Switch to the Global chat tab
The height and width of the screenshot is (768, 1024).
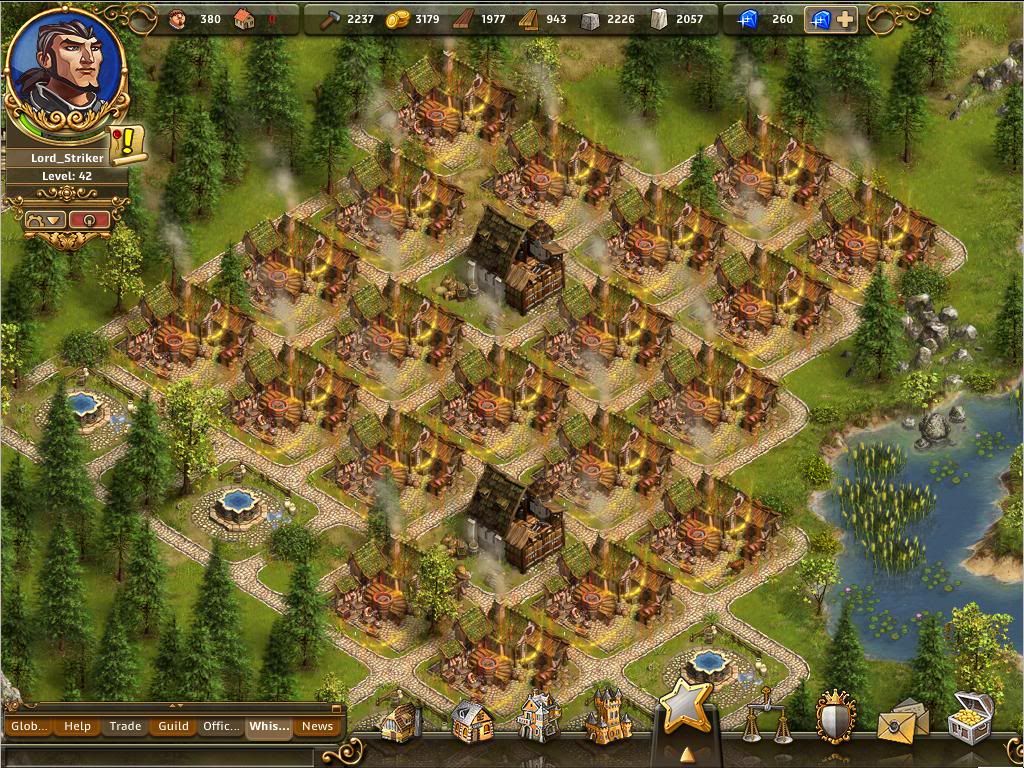29,726
